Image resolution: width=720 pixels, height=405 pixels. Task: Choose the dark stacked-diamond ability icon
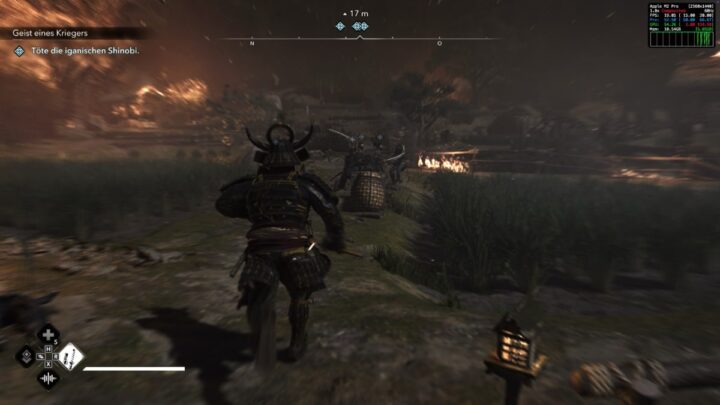[26, 357]
